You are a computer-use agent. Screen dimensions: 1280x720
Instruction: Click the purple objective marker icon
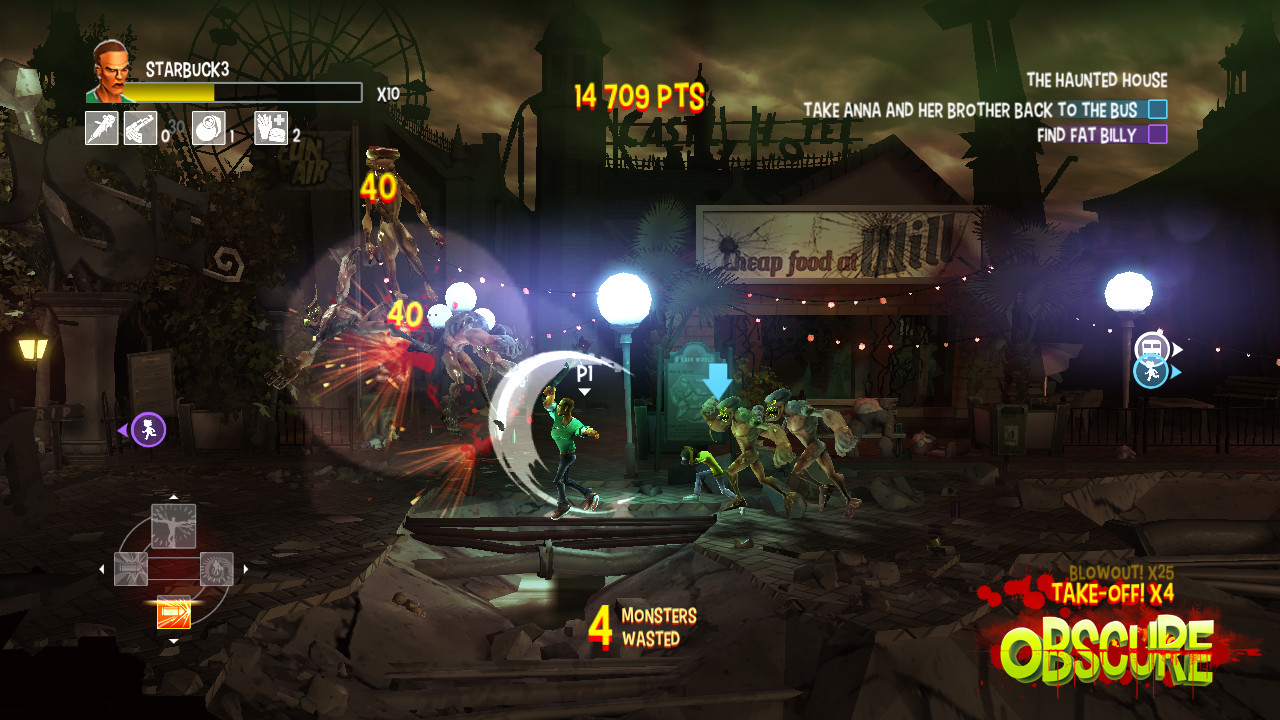pos(148,430)
